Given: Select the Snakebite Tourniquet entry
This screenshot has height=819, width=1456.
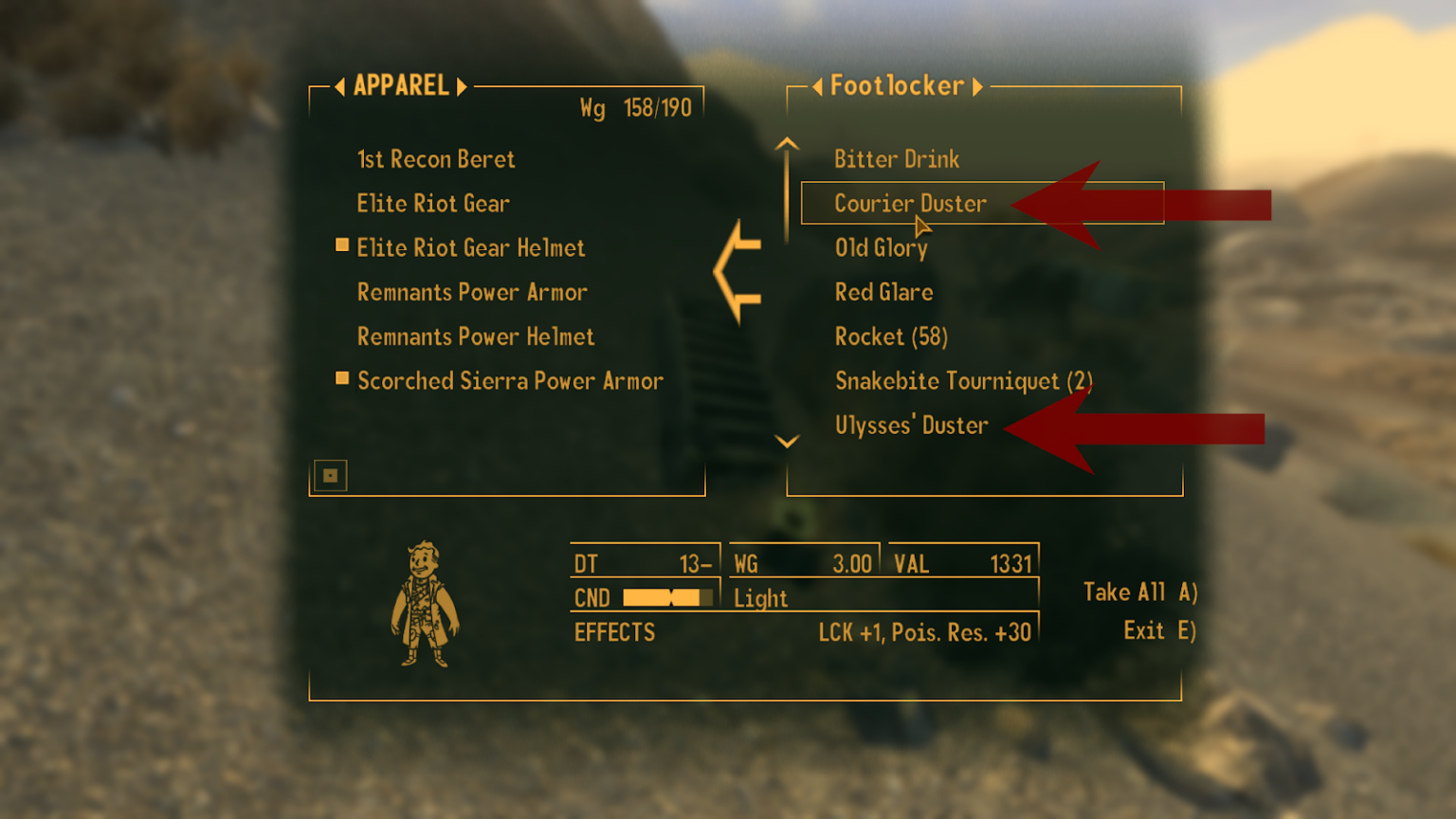Looking at the screenshot, I should (x=963, y=380).
